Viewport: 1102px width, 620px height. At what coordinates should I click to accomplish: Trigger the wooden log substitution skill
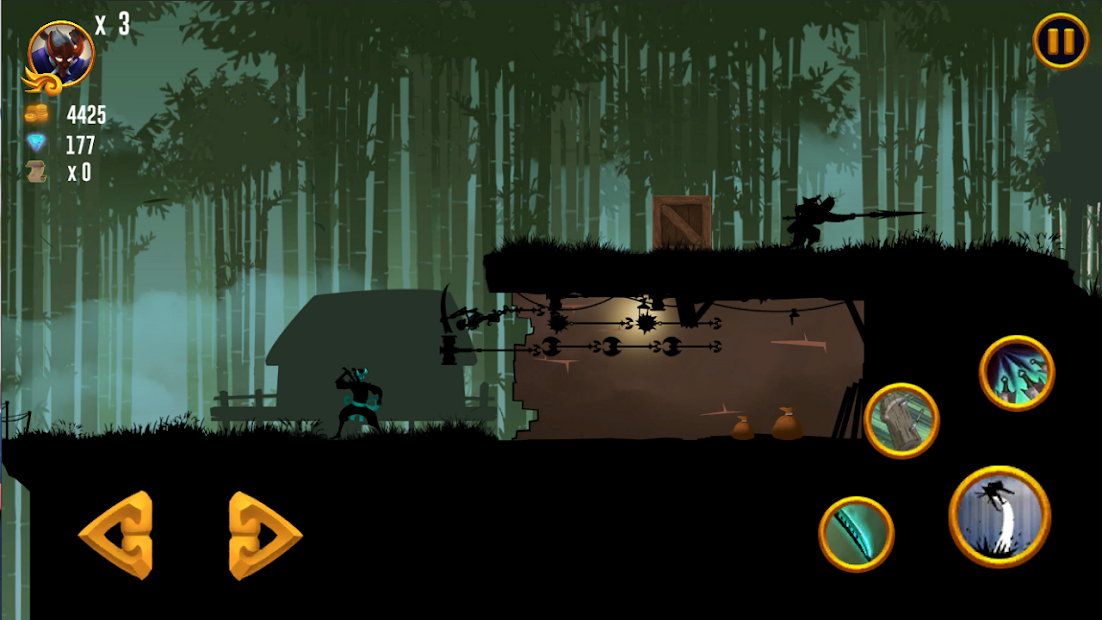(901, 420)
